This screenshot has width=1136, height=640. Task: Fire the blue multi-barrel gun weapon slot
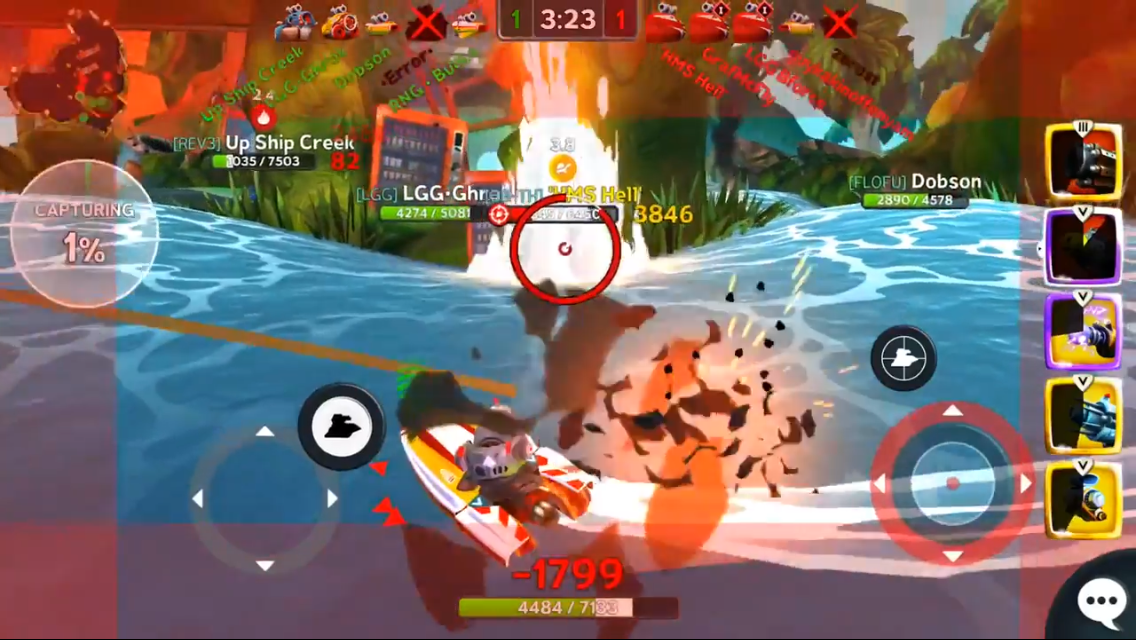(1083, 415)
